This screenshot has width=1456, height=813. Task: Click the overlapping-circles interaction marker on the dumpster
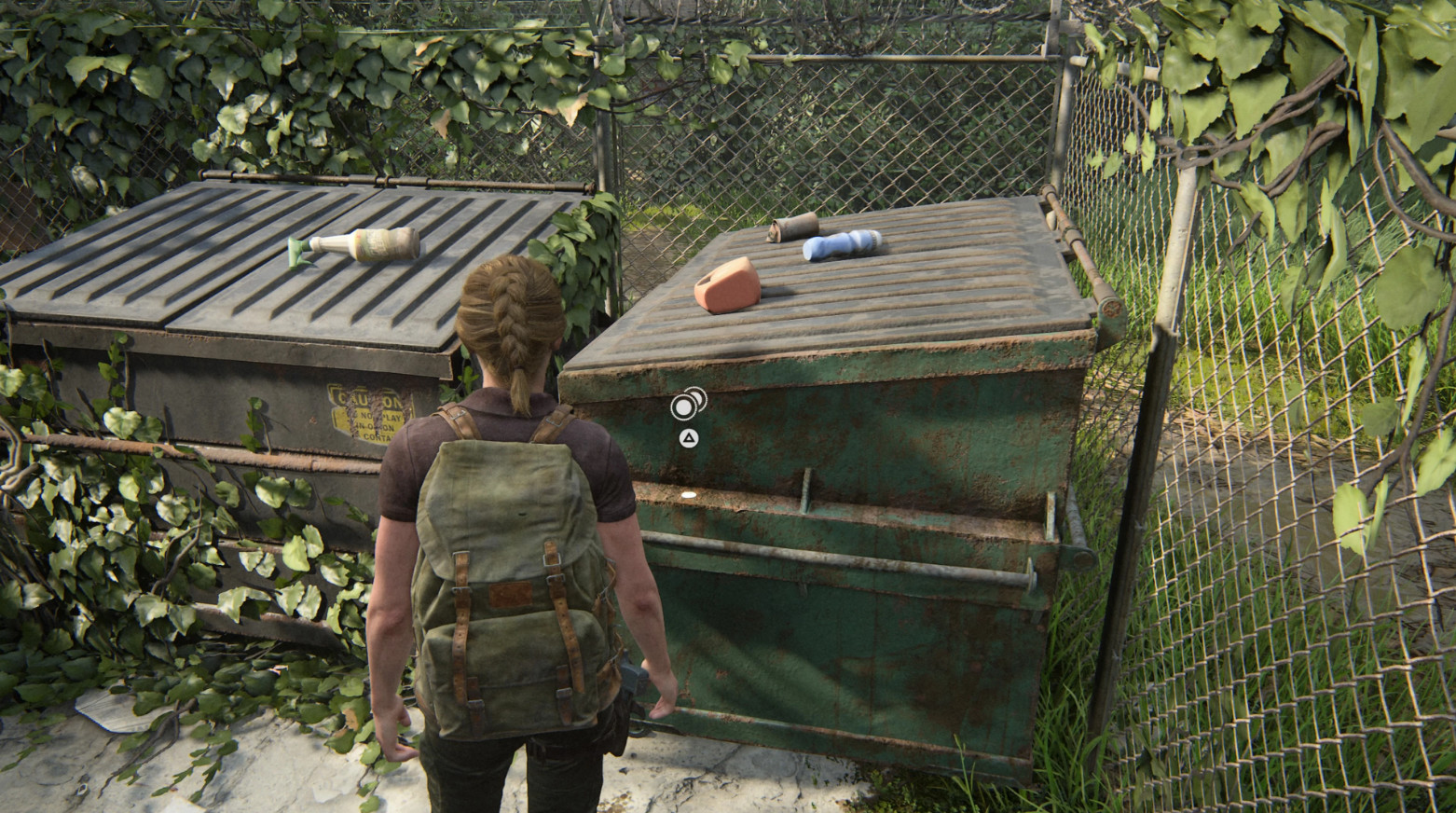pyautogui.click(x=688, y=404)
